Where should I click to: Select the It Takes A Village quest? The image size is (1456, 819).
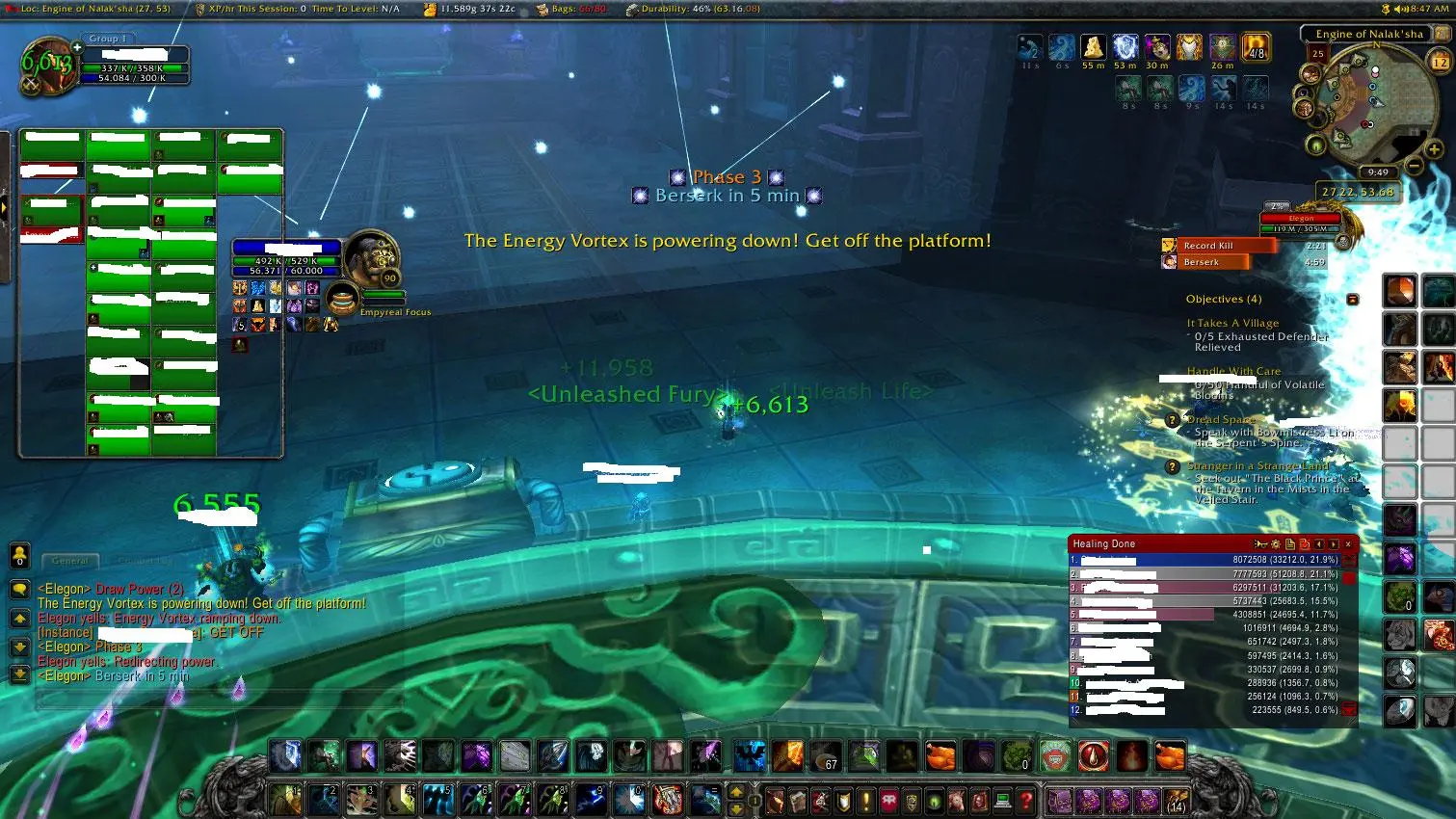(x=1232, y=324)
